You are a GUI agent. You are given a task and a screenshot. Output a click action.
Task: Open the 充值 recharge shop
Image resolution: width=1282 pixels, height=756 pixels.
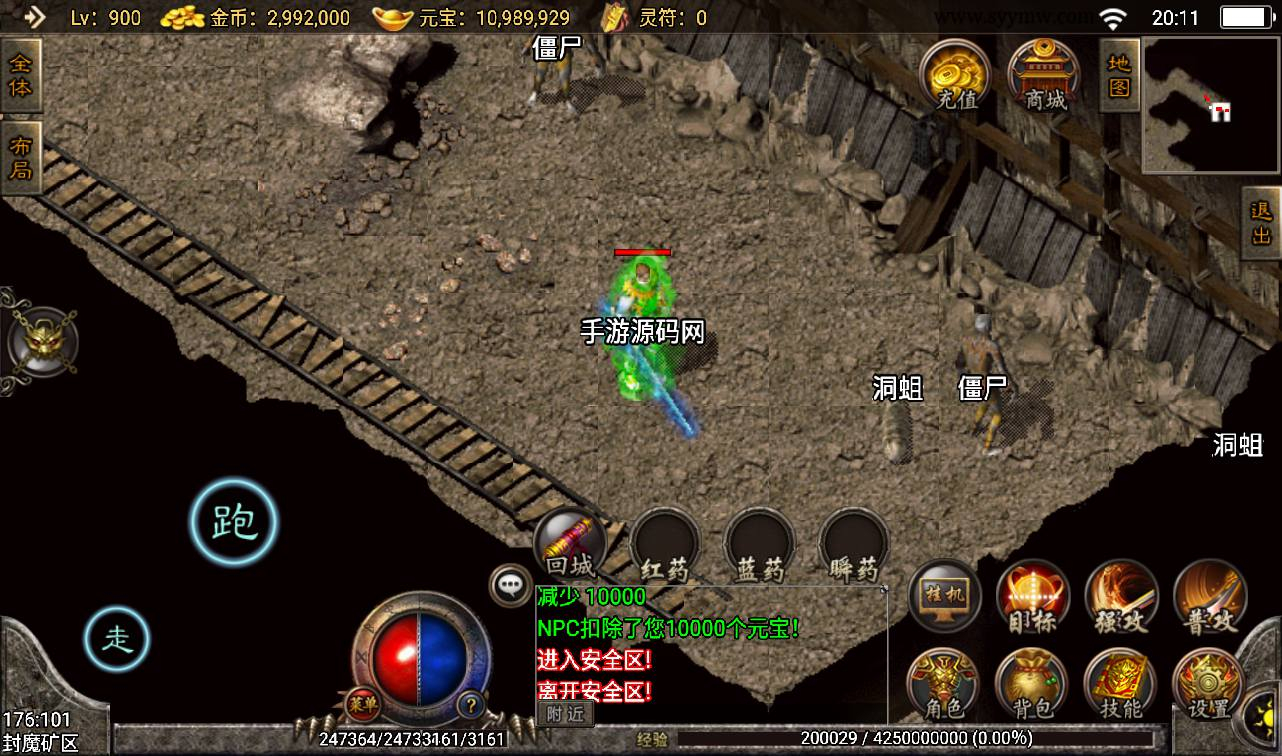click(x=955, y=74)
